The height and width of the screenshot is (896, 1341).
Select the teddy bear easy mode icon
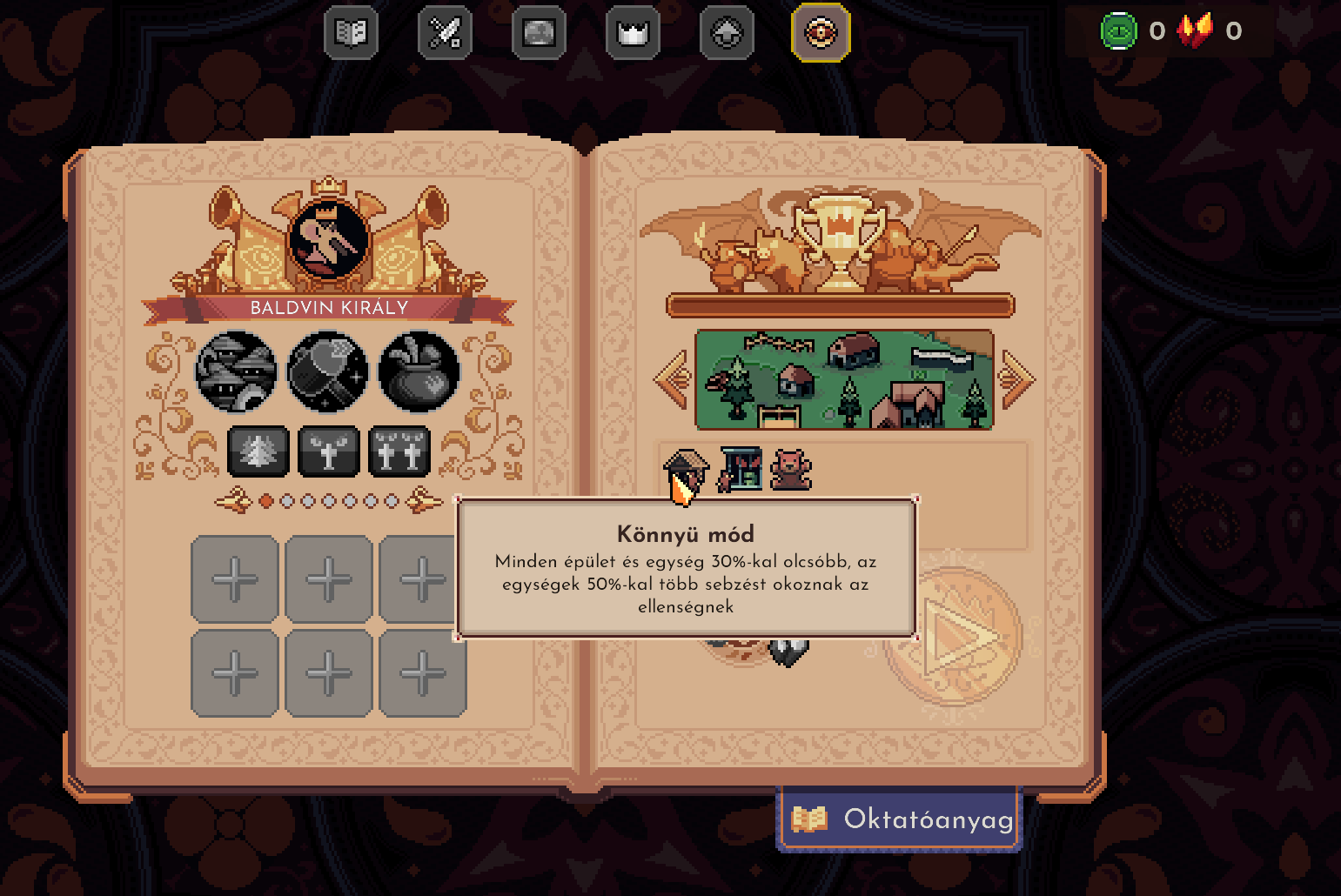791,470
